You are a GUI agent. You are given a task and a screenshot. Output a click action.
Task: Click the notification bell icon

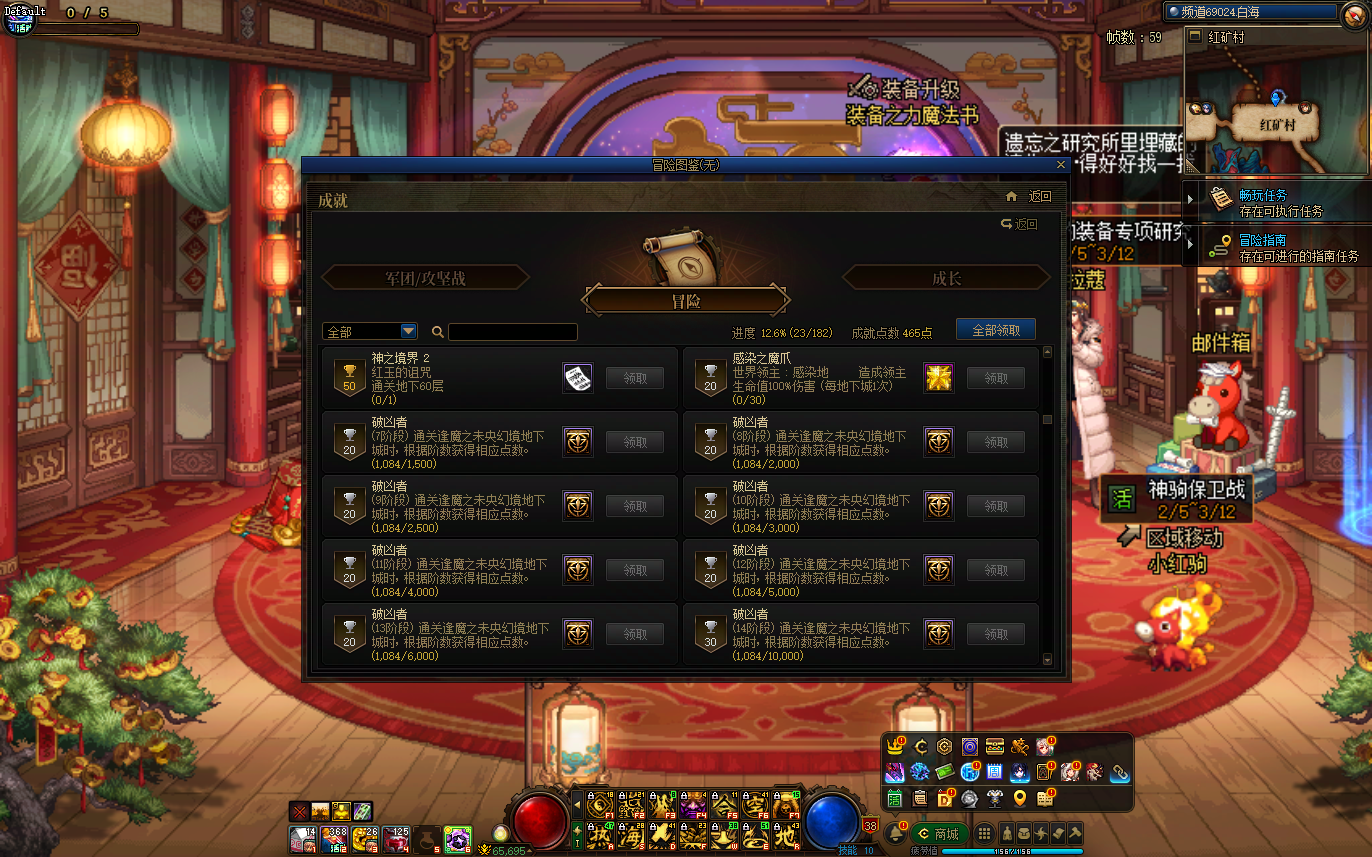coord(896,834)
